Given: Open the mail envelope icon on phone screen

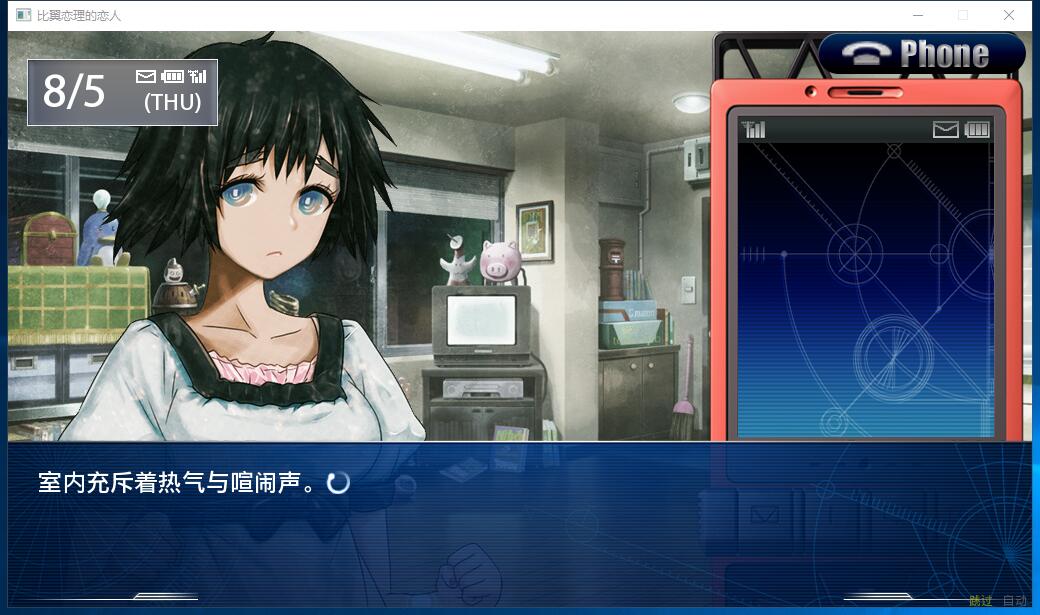Looking at the screenshot, I should click(x=945, y=129).
